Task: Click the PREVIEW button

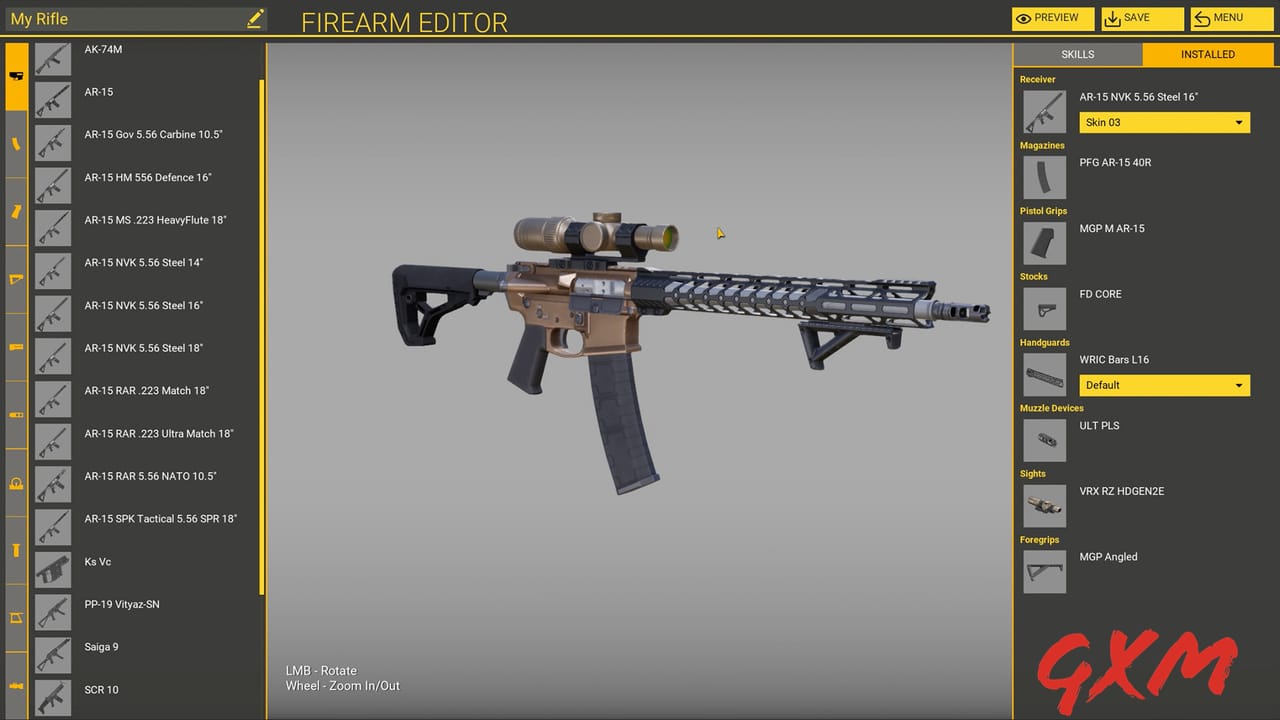Action: point(1052,18)
